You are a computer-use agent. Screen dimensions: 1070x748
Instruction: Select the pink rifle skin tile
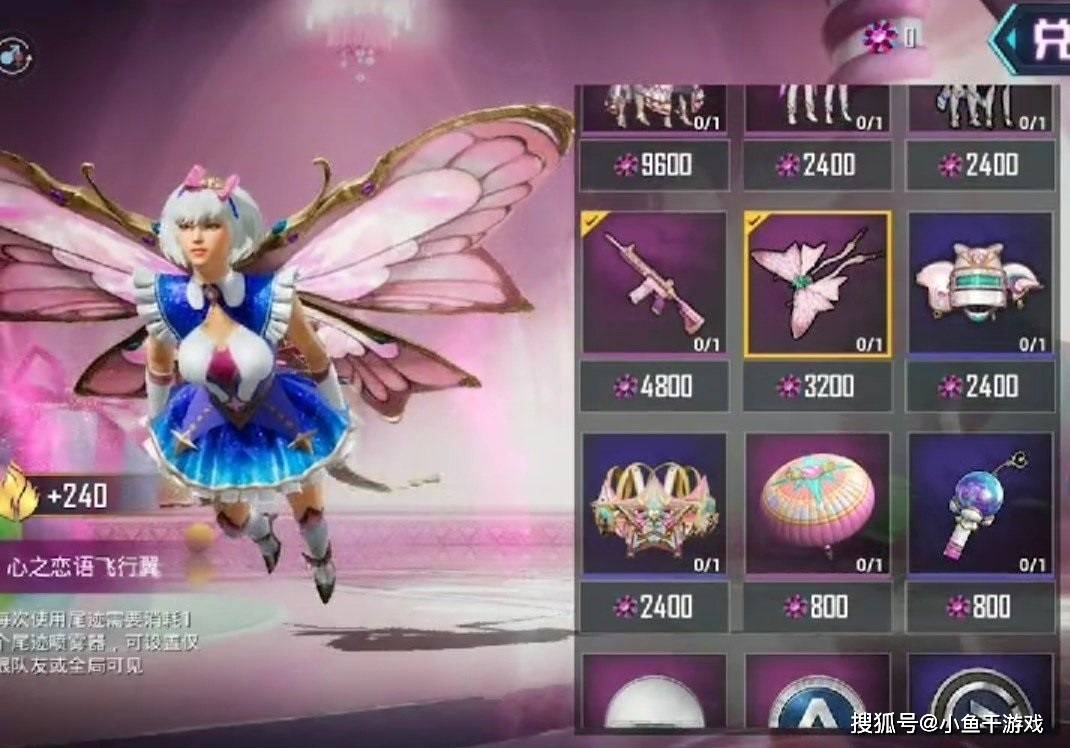click(x=654, y=283)
